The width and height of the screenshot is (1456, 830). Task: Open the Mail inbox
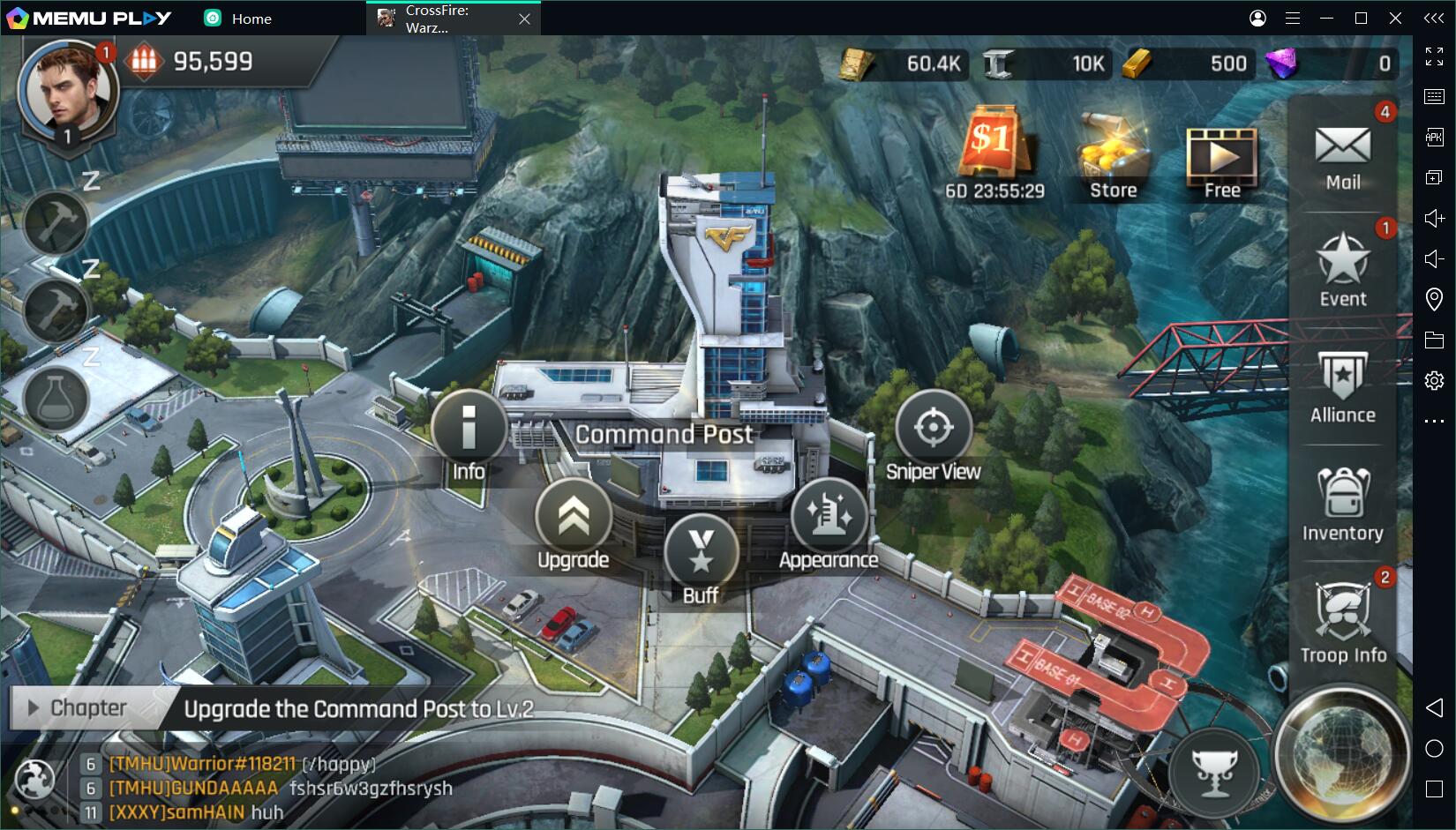click(x=1342, y=155)
